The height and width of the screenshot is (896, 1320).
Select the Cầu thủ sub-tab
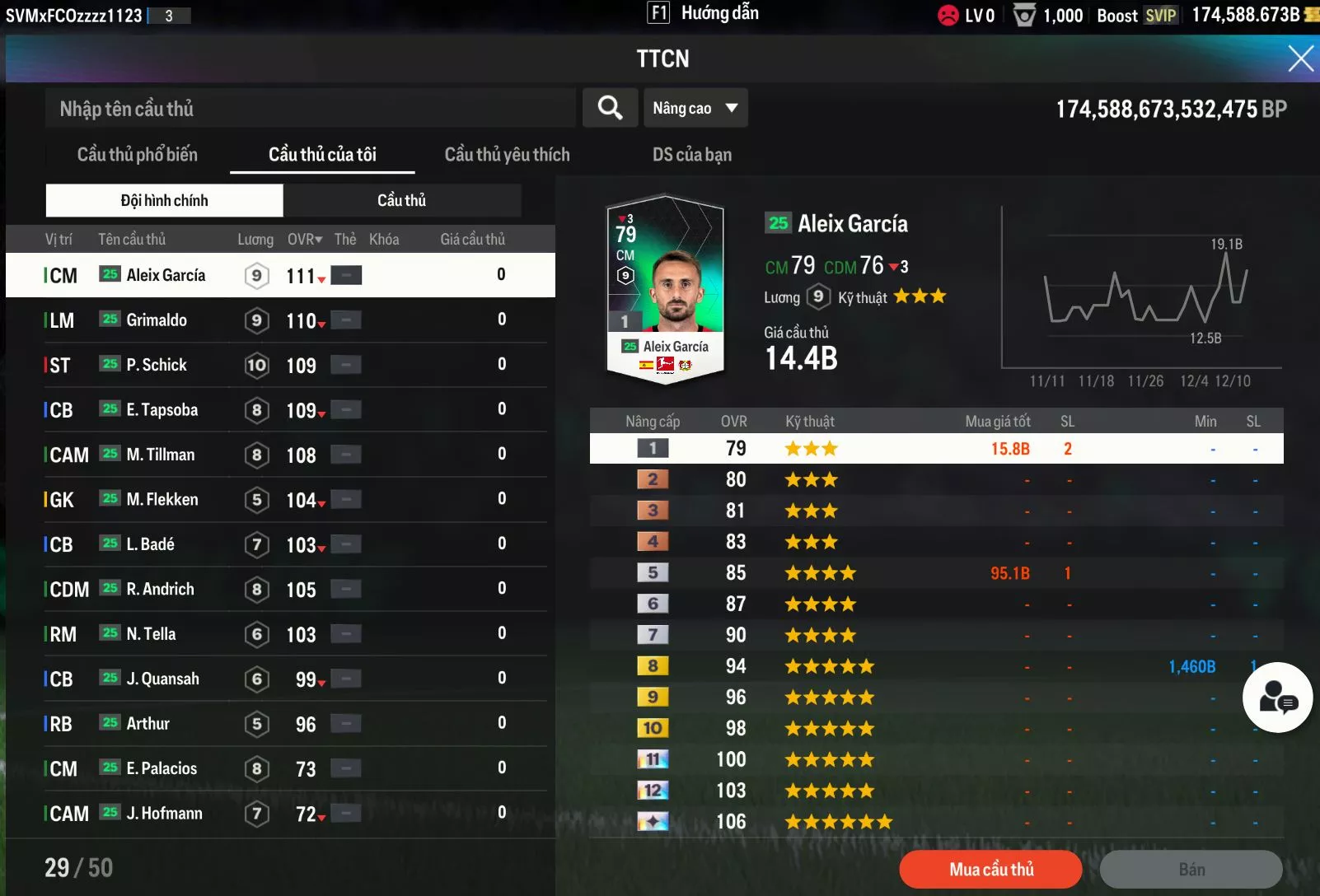click(402, 200)
